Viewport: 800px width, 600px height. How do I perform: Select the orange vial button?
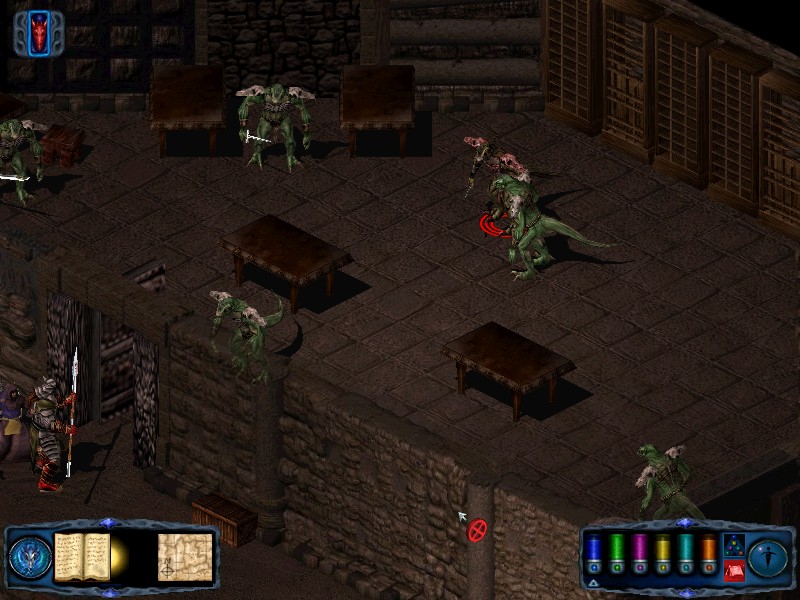coord(709,553)
